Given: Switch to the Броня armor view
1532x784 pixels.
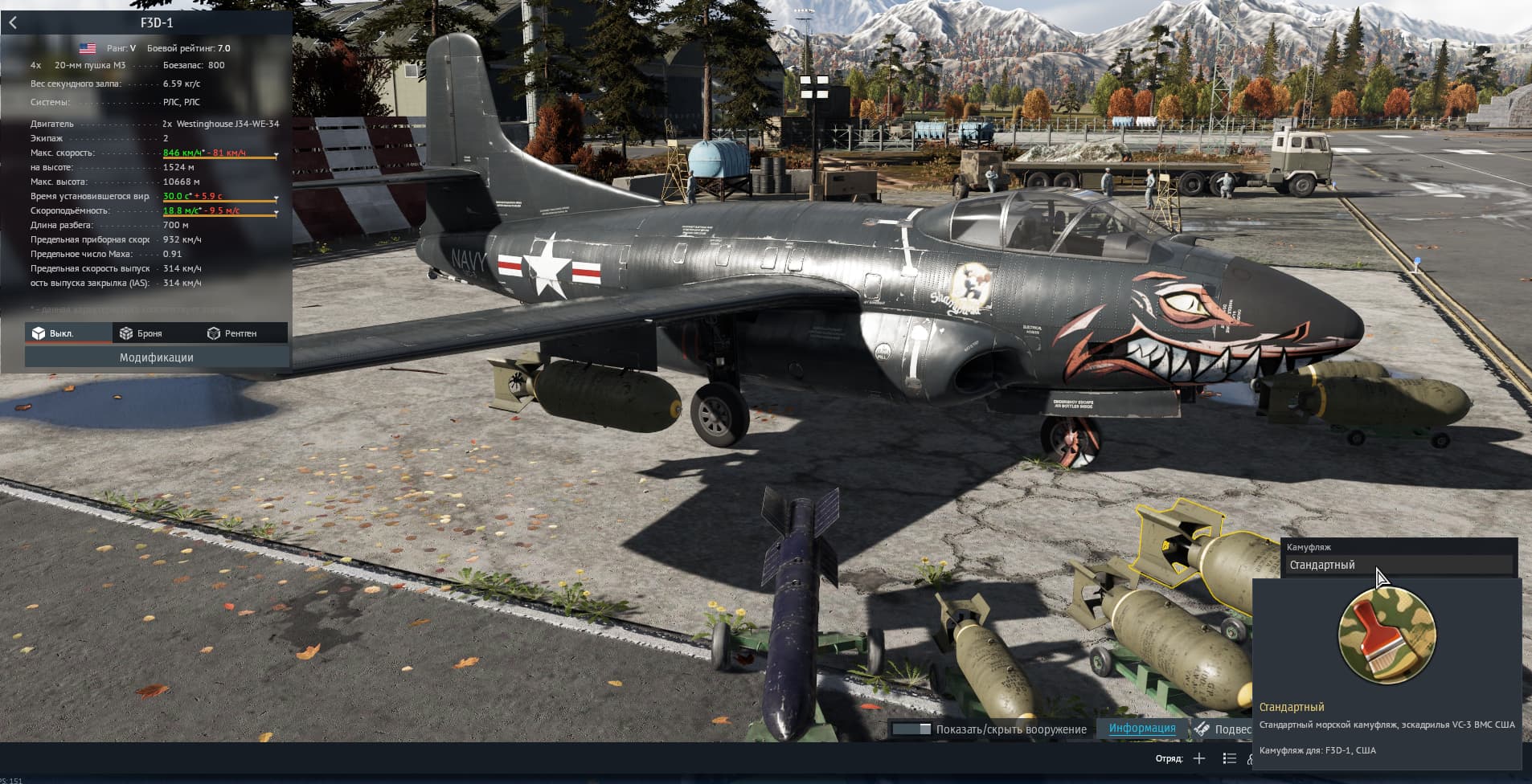Looking at the screenshot, I should pyautogui.click(x=141, y=333).
